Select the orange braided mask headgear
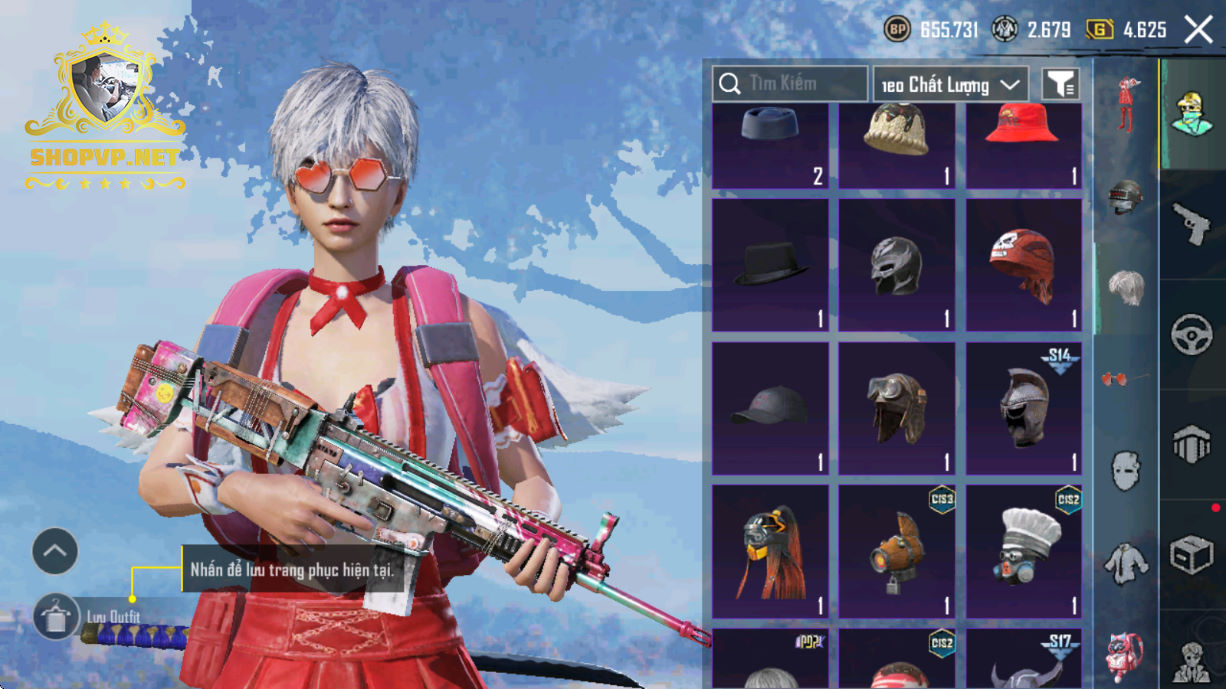Viewport: 1226px width, 689px height. (x=770, y=551)
